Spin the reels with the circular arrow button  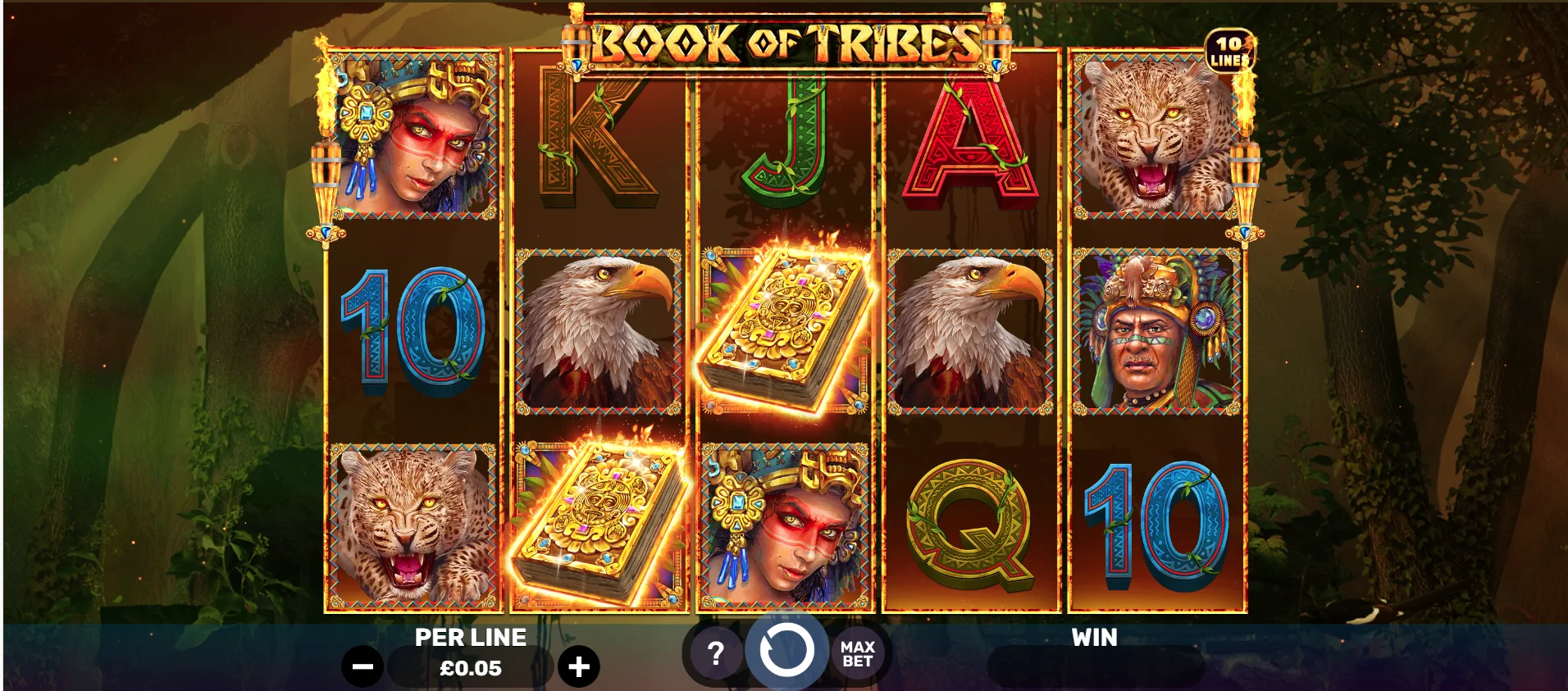(x=786, y=652)
